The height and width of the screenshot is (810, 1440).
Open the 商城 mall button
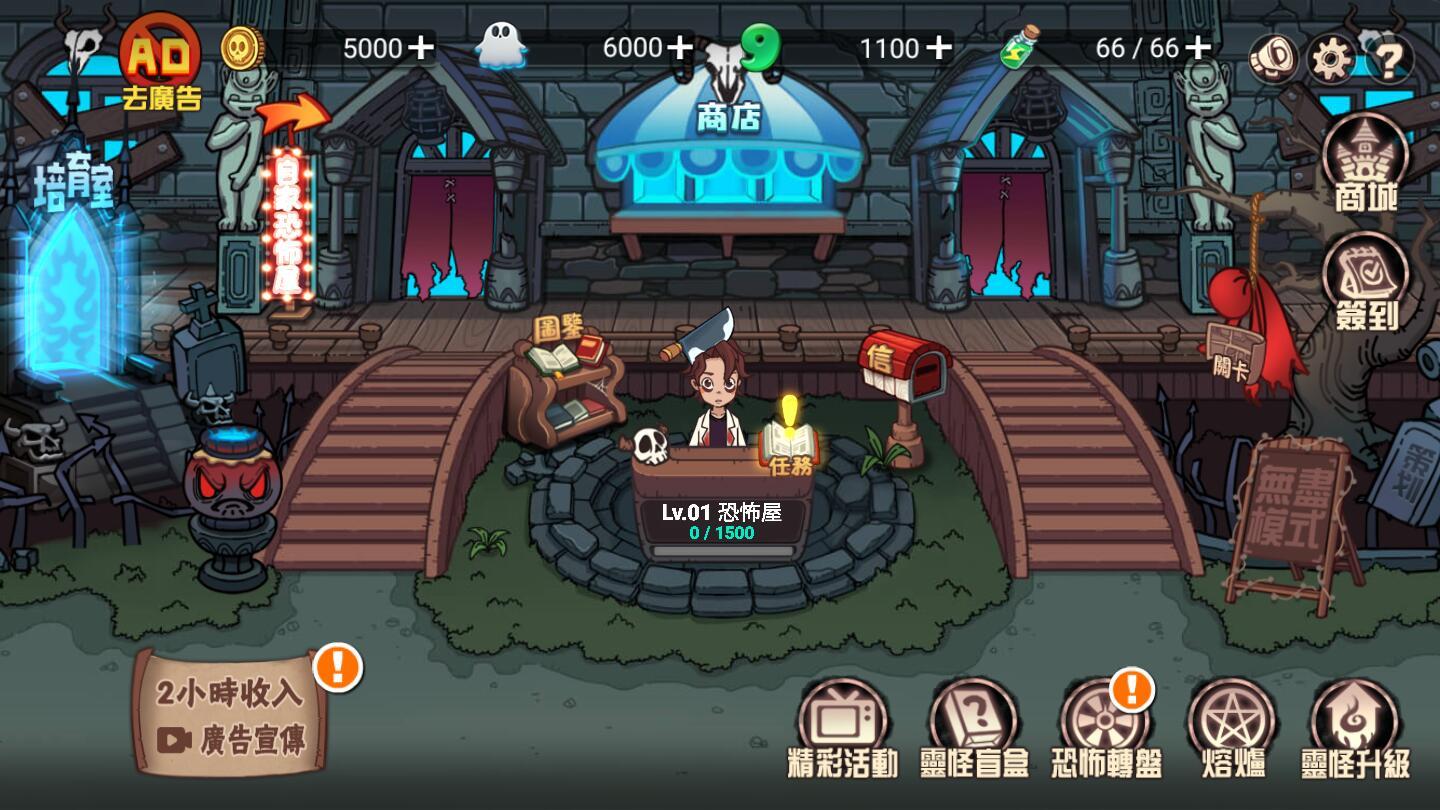point(1366,164)
